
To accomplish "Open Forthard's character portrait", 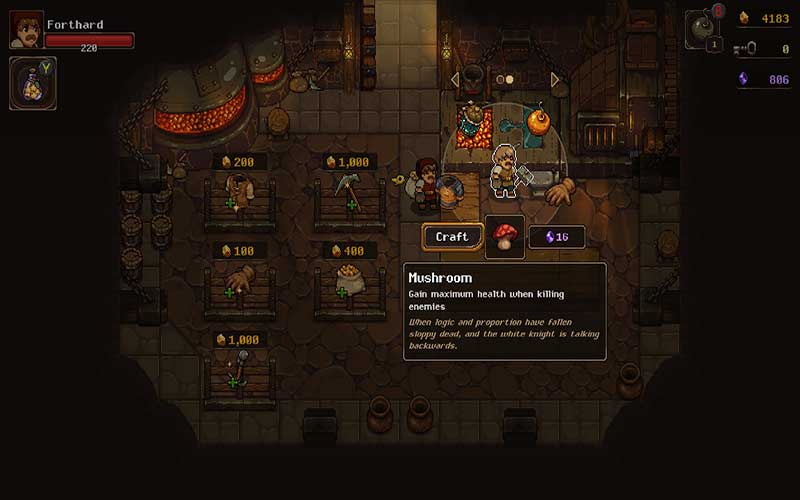I will click(x=27, y=30).
